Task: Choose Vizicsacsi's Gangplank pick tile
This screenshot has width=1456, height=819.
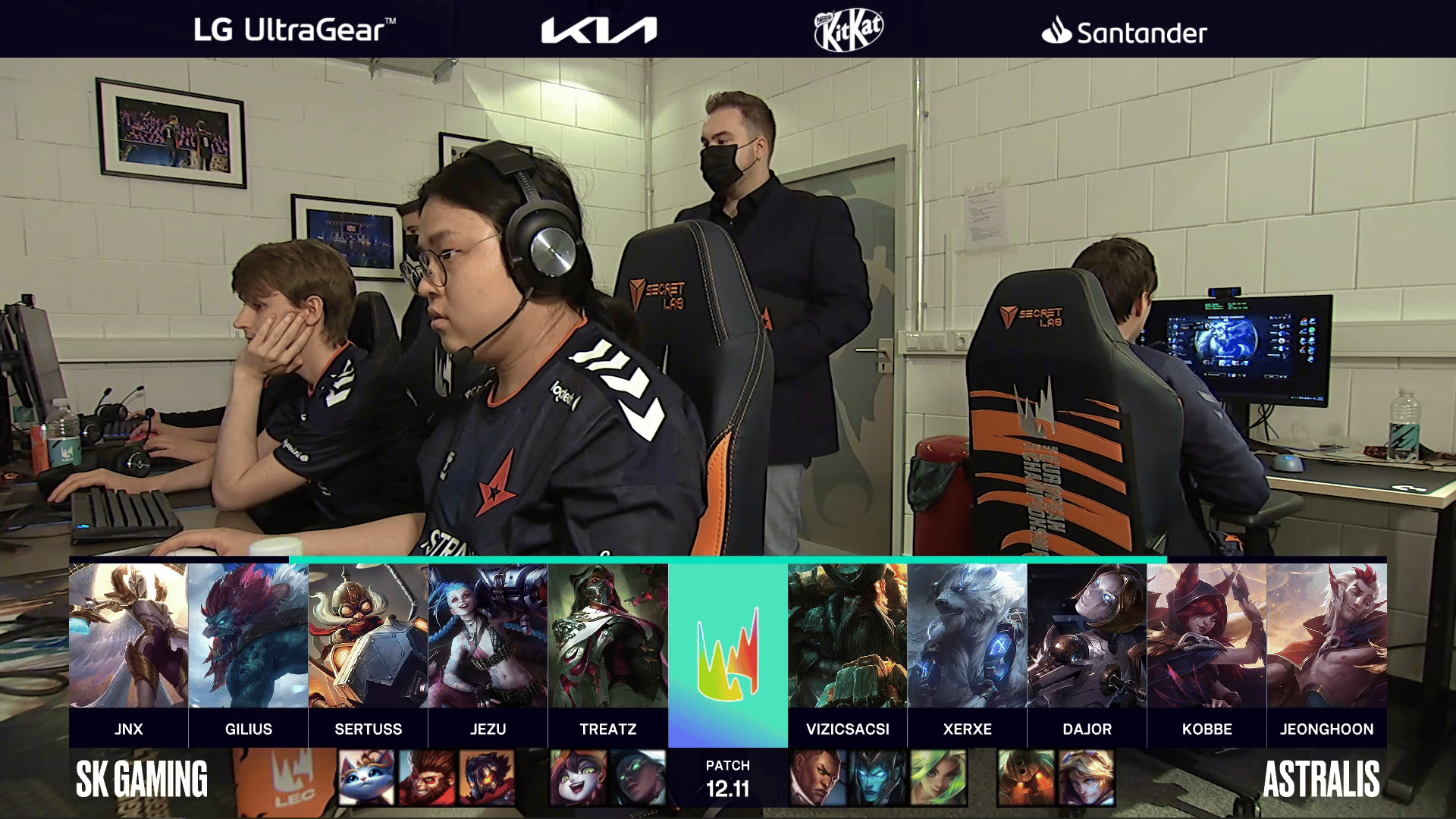Action: point(847,635)
